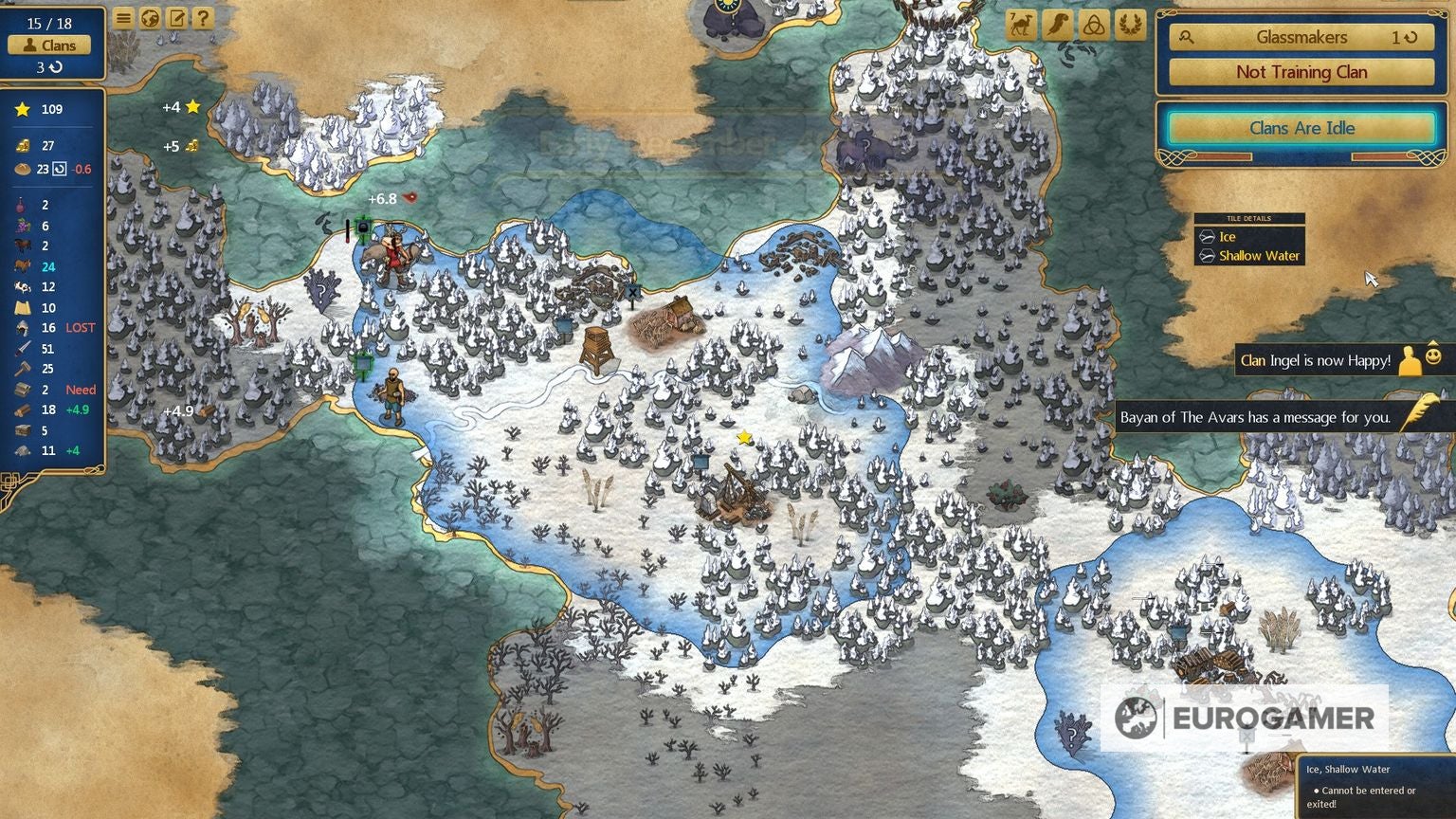Open the camel icon panel
This screenshot has width=1456, height=819.
click(1021, 25)
